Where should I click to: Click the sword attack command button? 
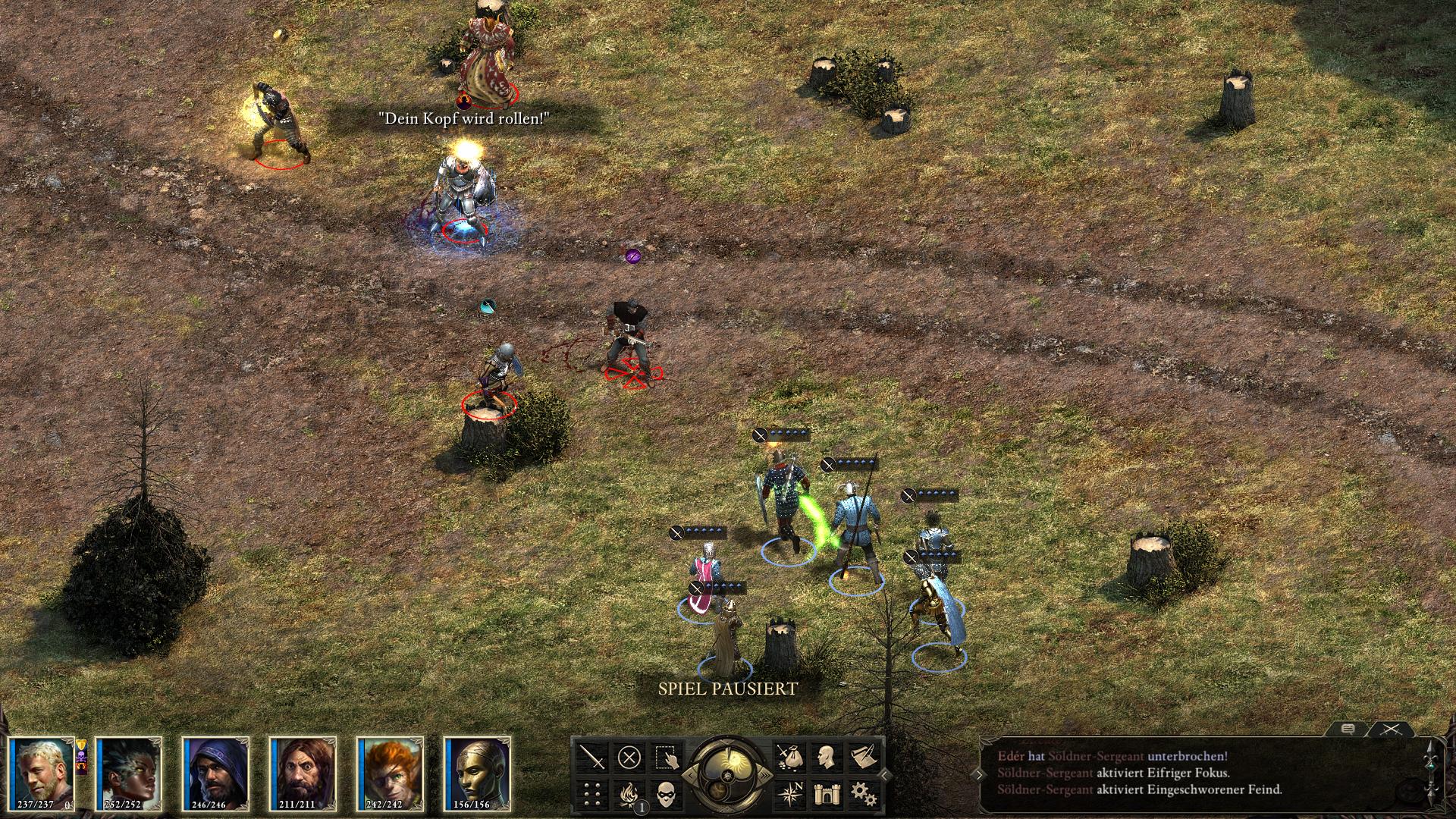coord(592,757)
